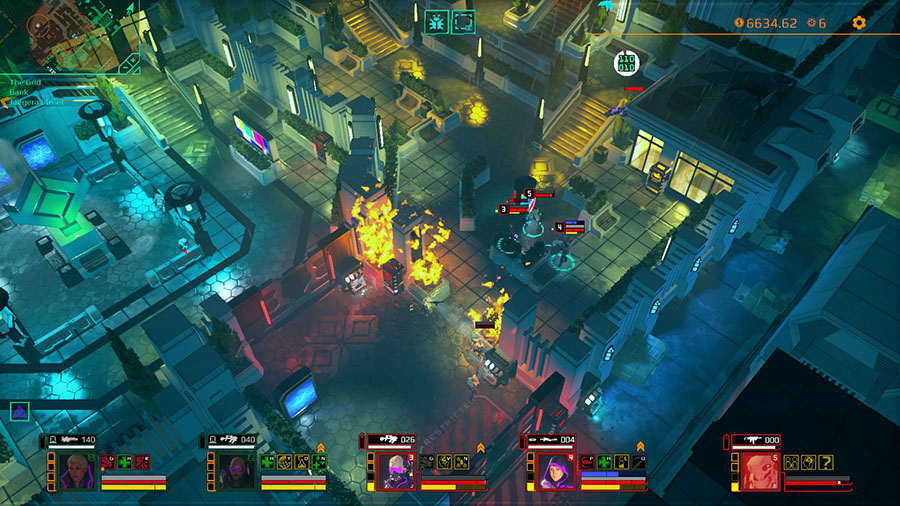The width and height of the screenshot is (900, 506).
Task: Click the bug icon button at top
Action: click(x=437, y=22)
